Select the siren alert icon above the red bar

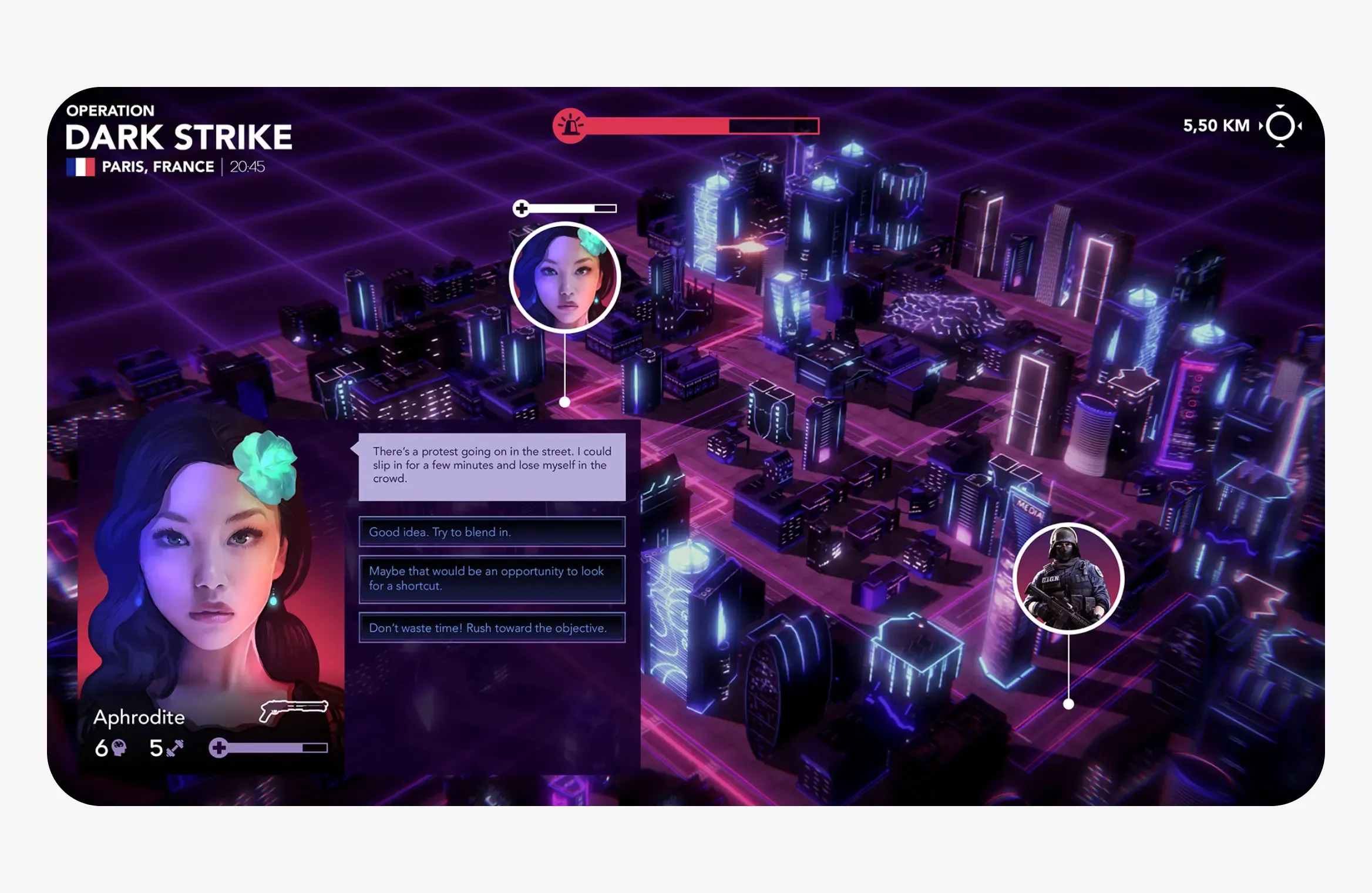point(571,125)
